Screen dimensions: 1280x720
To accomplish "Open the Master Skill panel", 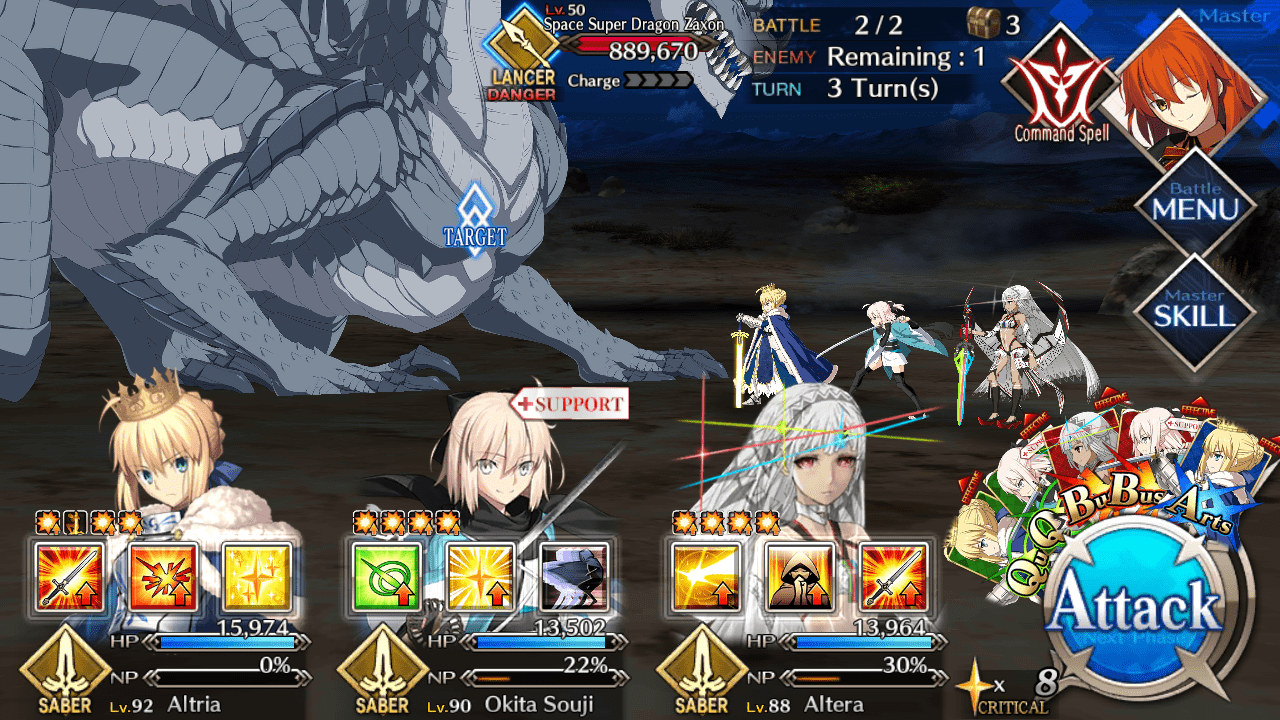I will point(1194,312).
